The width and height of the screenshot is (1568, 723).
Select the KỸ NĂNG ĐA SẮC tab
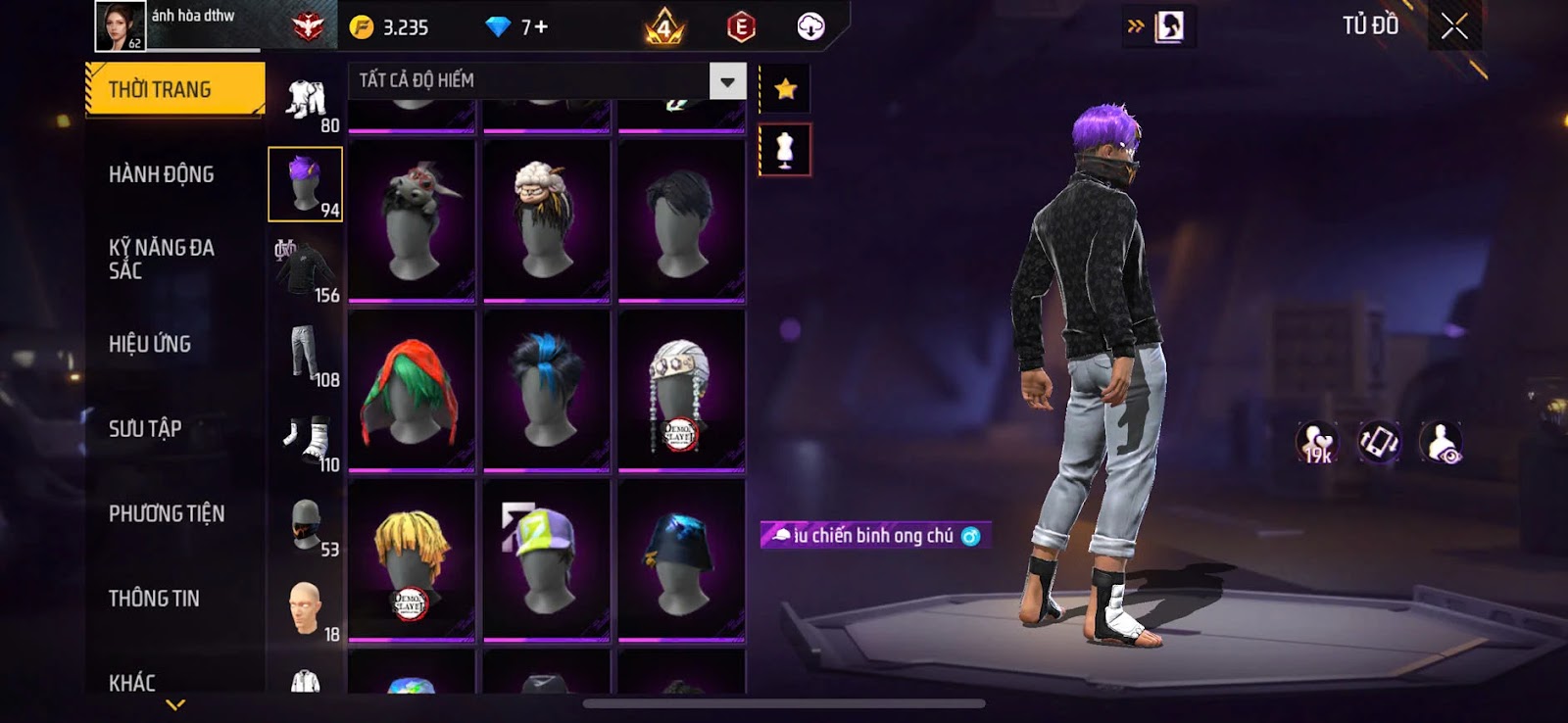(162, 259)
